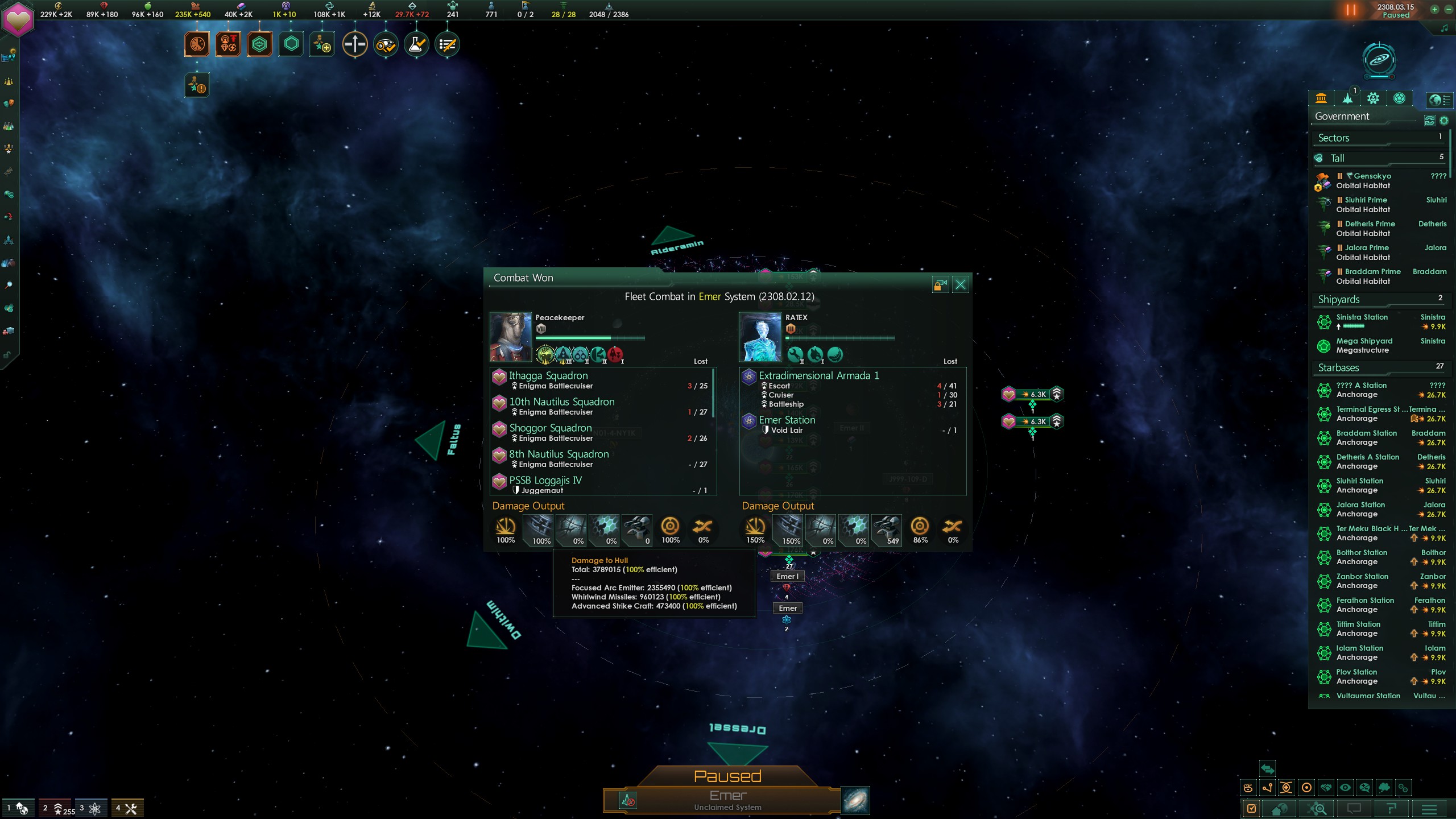Toggle the diplomacy handshake map mode
This screenshot has width=1456, height=819.
pos(1326,789)
